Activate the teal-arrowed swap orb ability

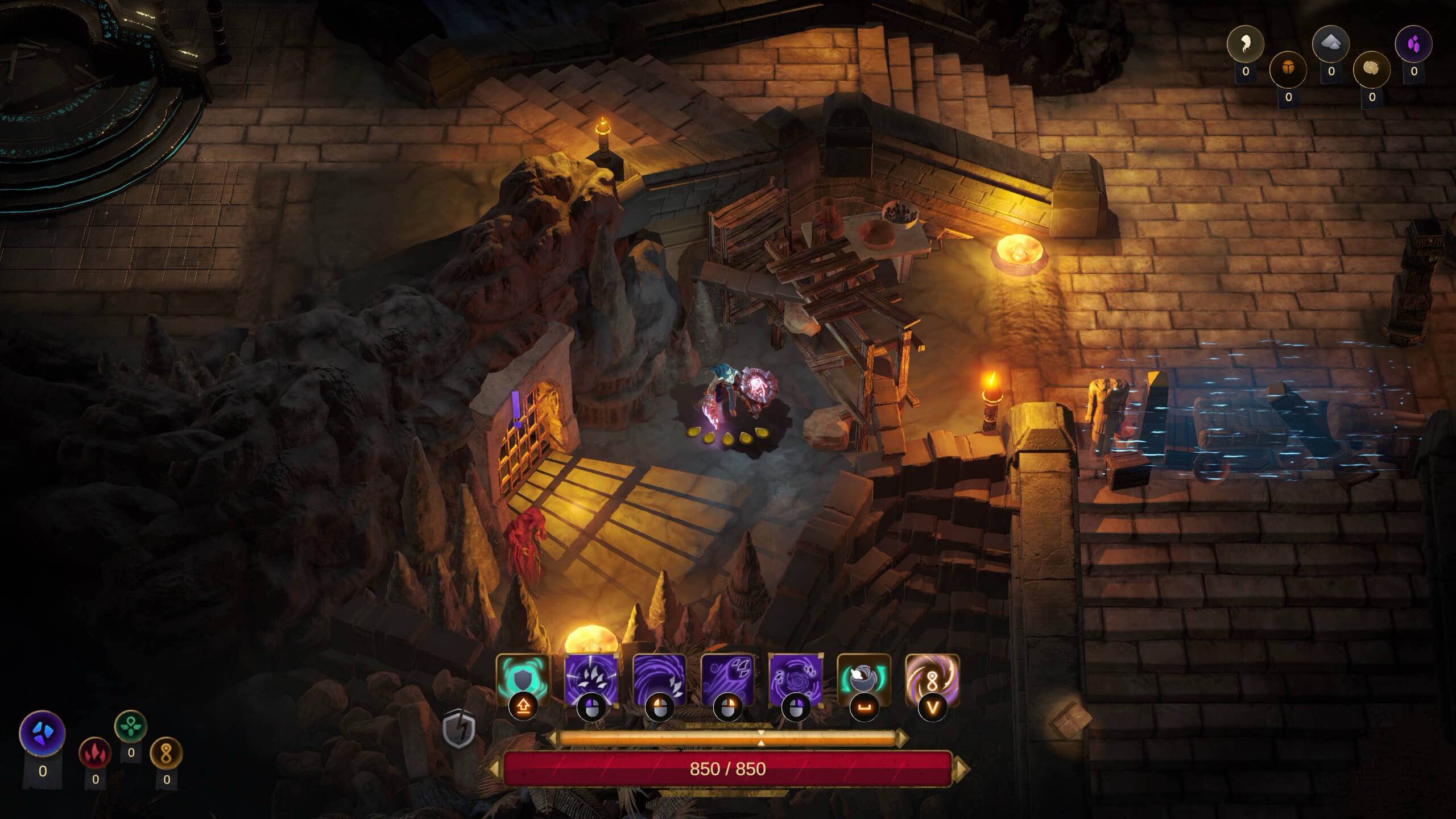point(863,680)
